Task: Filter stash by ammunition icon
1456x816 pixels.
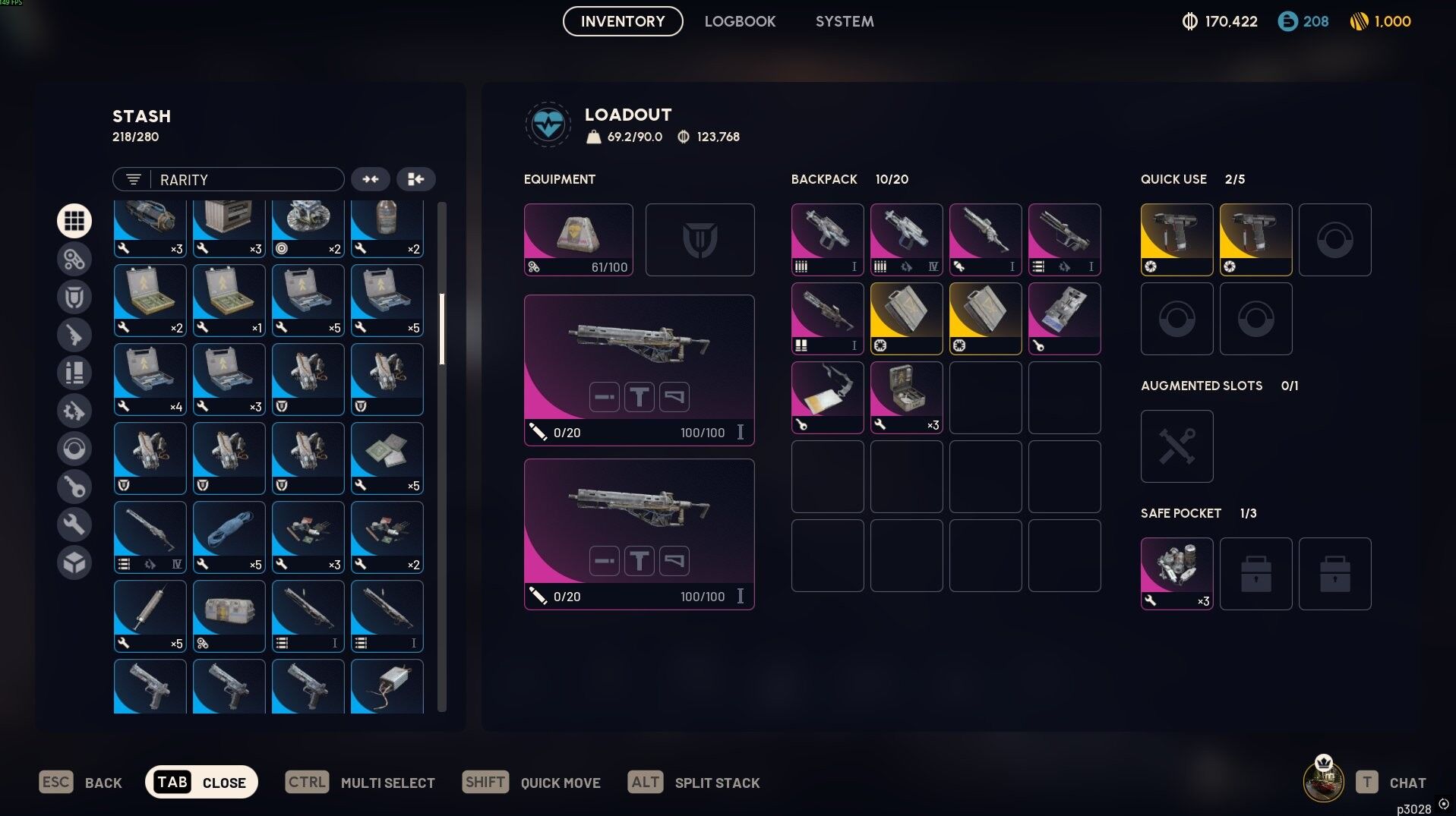Action: pos(74,372)
